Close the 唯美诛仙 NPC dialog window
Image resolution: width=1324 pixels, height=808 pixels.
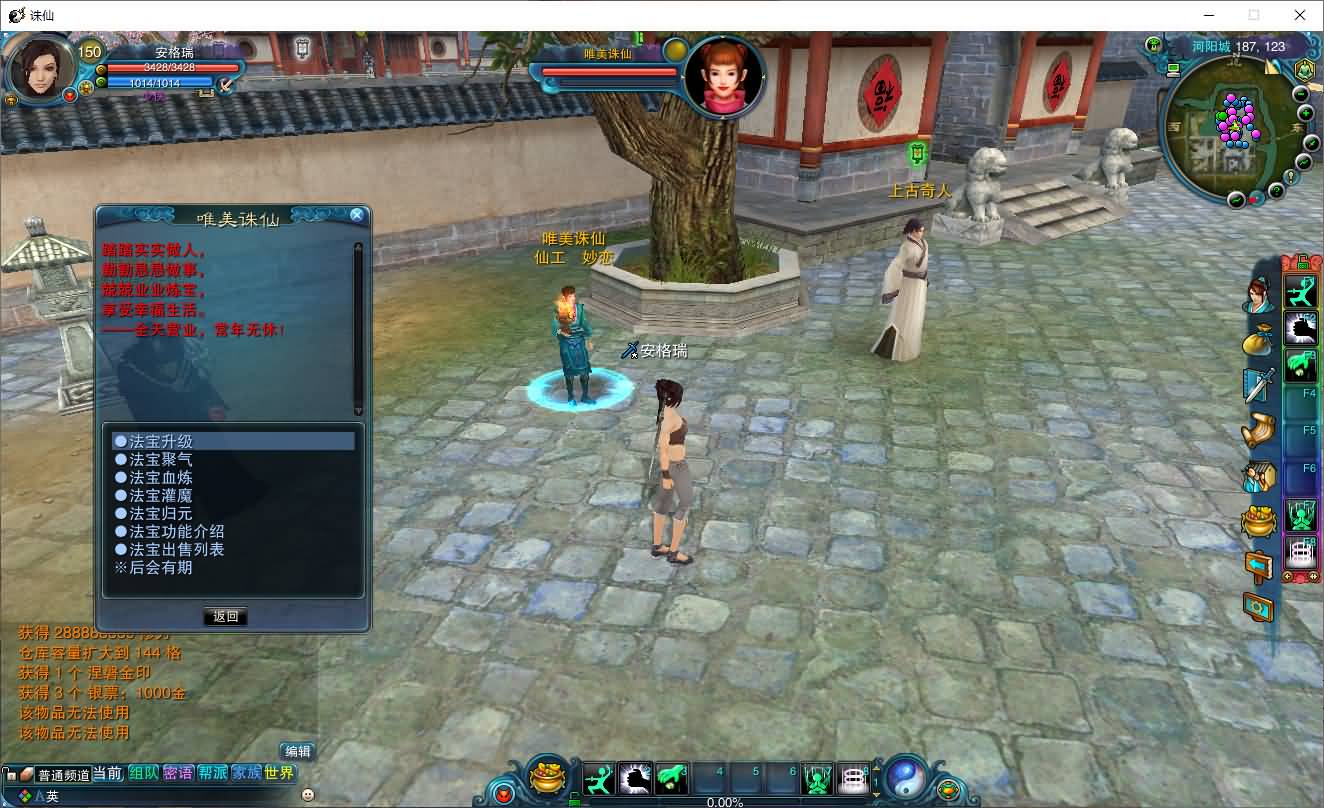[357, 215]
